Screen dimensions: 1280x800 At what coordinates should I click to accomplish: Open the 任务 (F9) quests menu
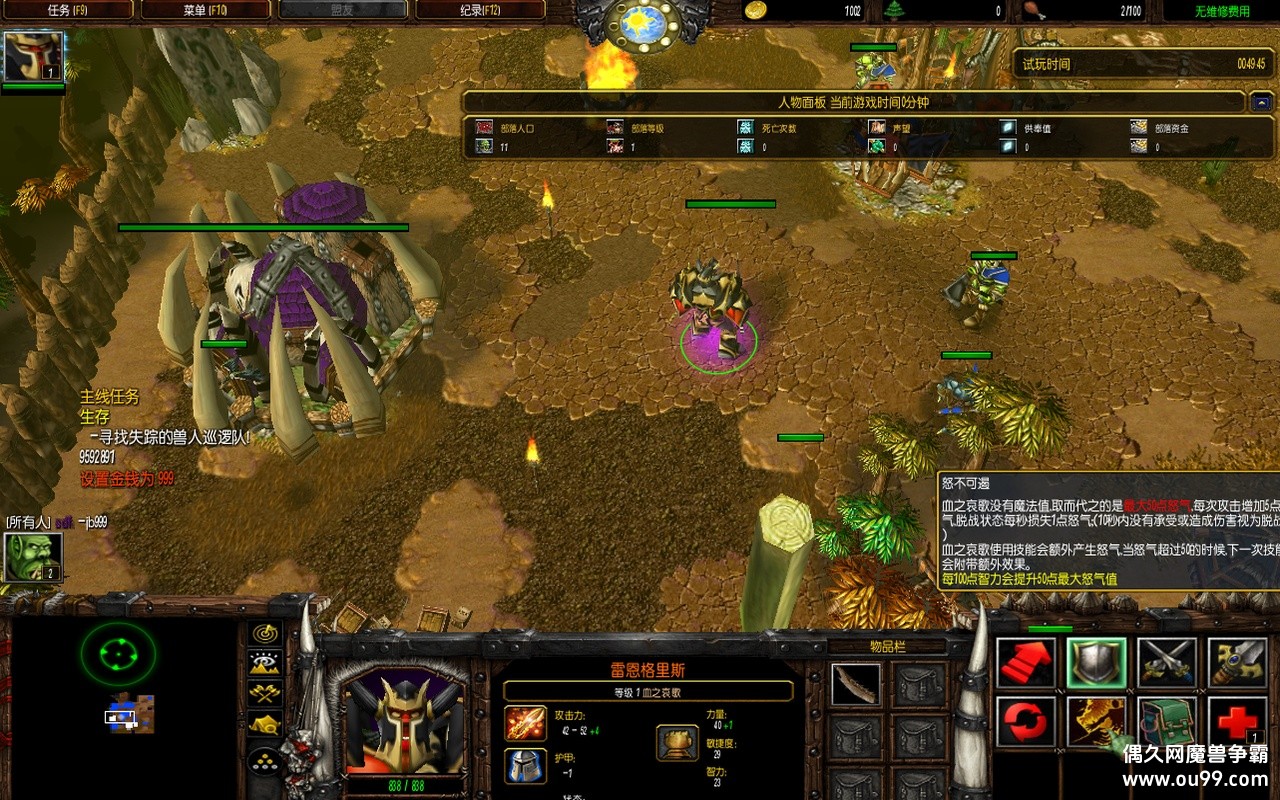pos(68,11)
